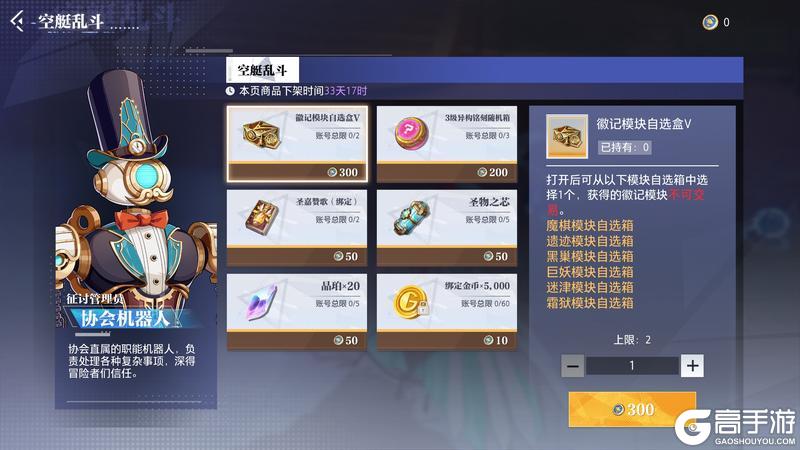
Task: Click the 徽记模块自选盒V detail icon
Action: [568, 135]
